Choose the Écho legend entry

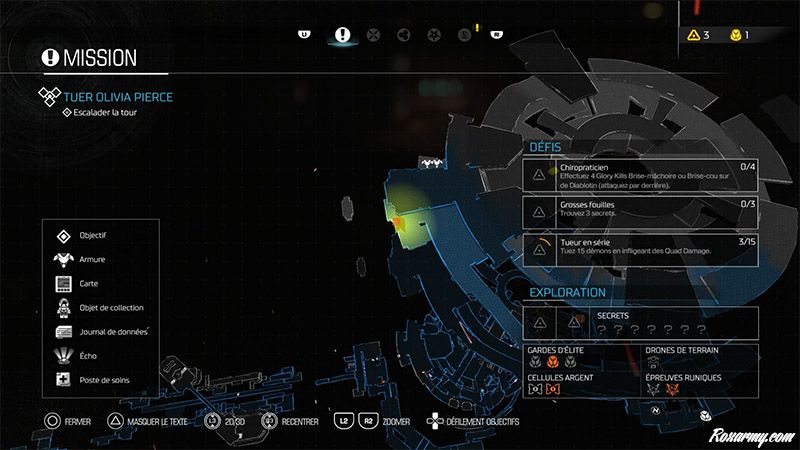(x=90, y=356)
